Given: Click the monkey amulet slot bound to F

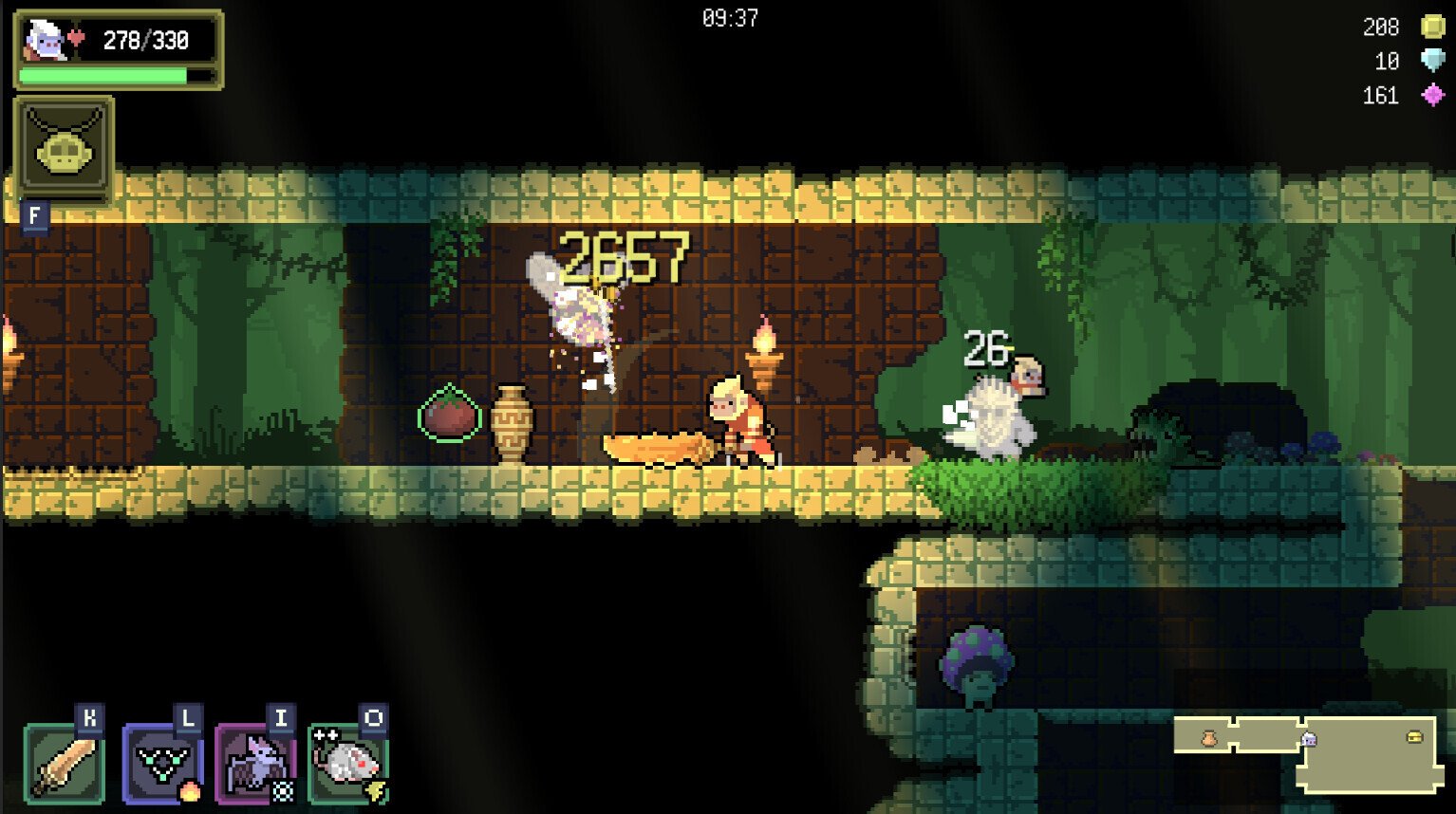Looking at the screenshot, I should tap(63, 149).
